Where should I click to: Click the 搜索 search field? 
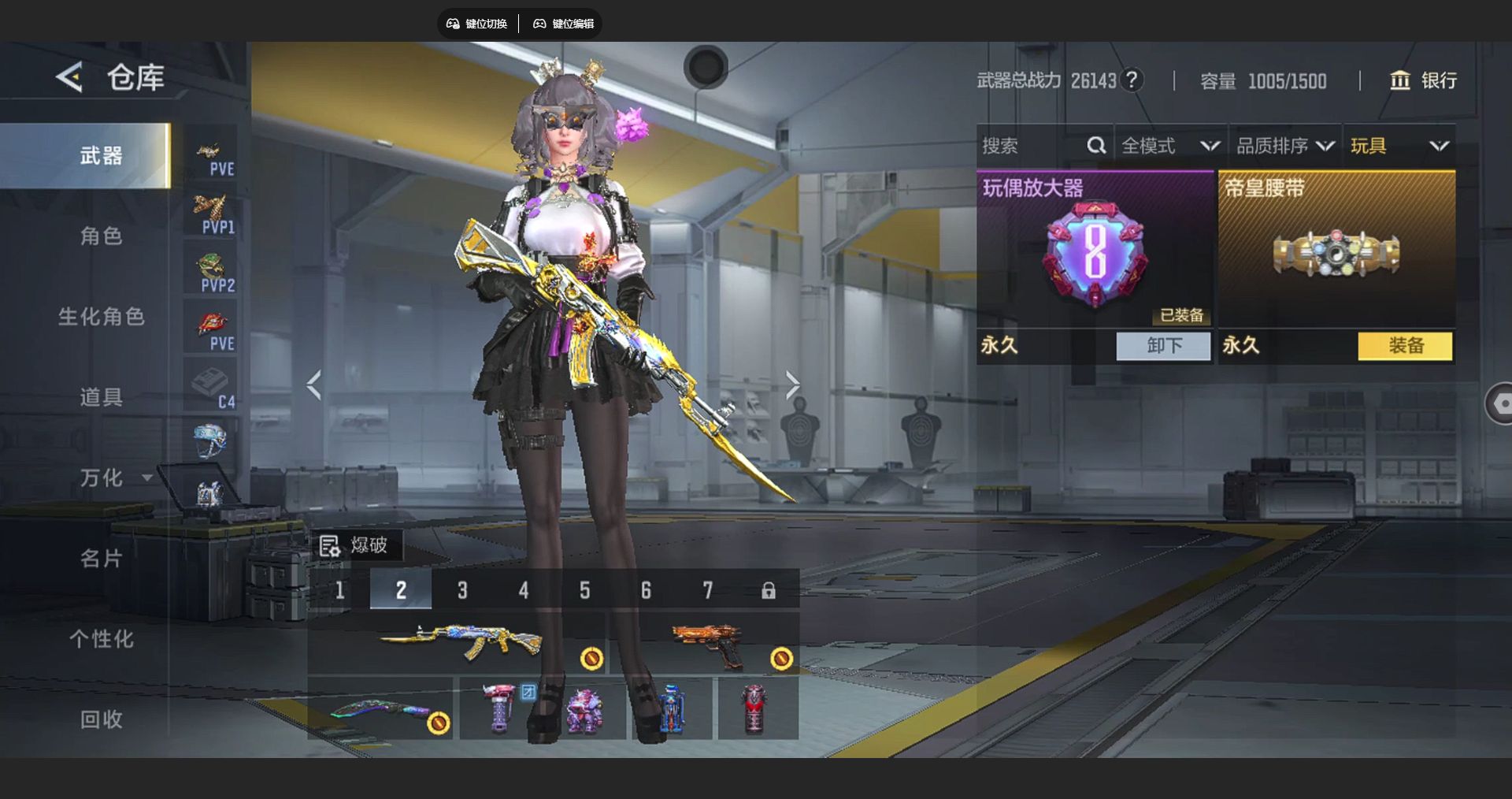tap(1032, 146)
